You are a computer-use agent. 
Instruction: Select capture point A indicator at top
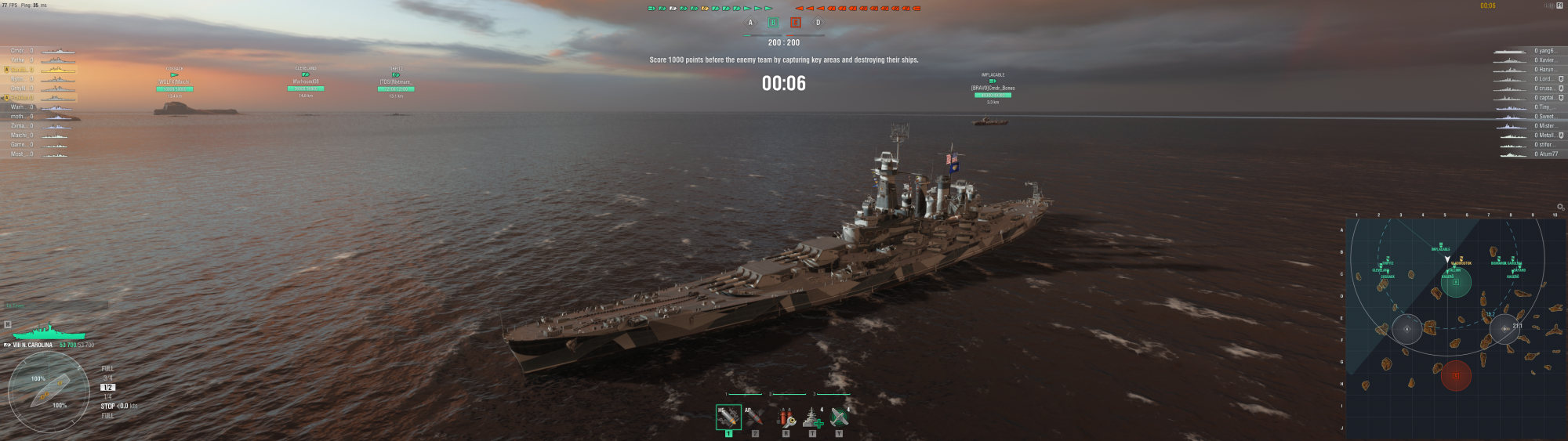point(750,23)
